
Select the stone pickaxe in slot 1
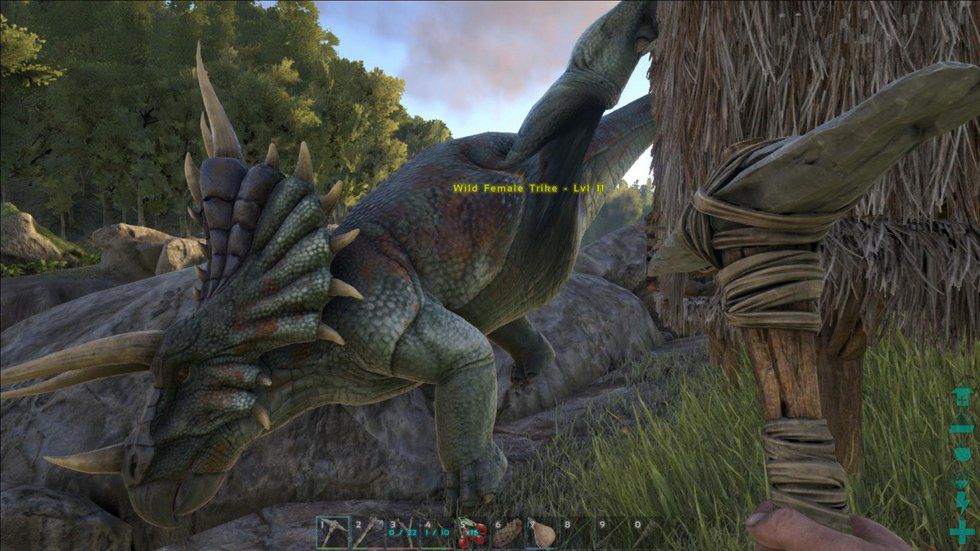coord(334,531)
